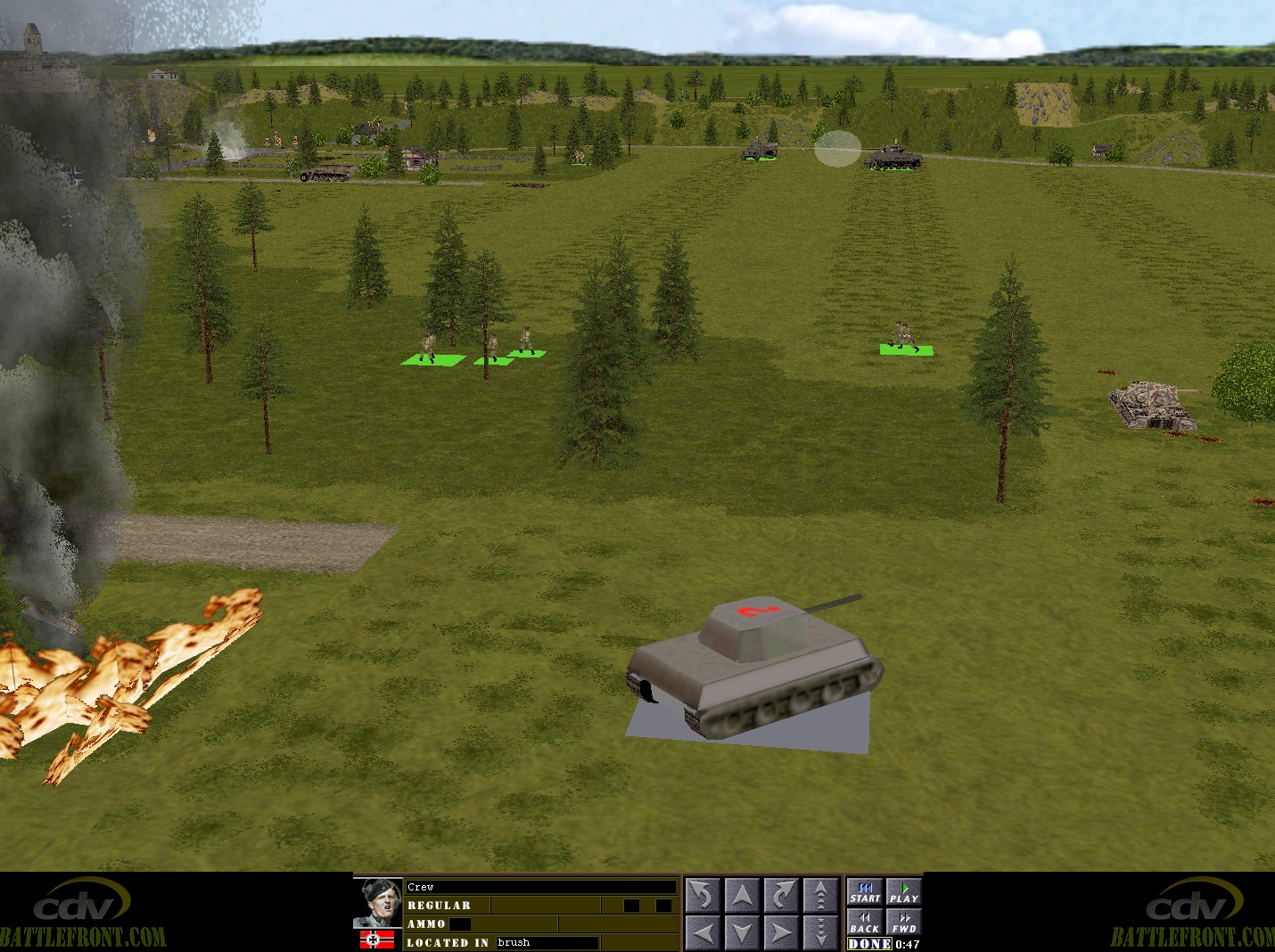This screenshot has height=952, width=1275.
Task: Select the lone infantry unit on green base
Action: 905,338
